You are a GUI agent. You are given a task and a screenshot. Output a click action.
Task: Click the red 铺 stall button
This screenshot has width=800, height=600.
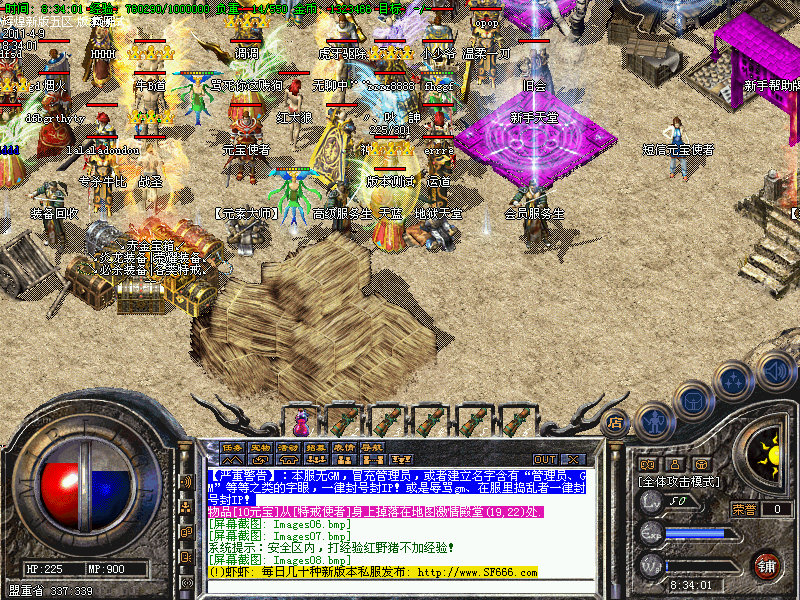pos(766,565)
